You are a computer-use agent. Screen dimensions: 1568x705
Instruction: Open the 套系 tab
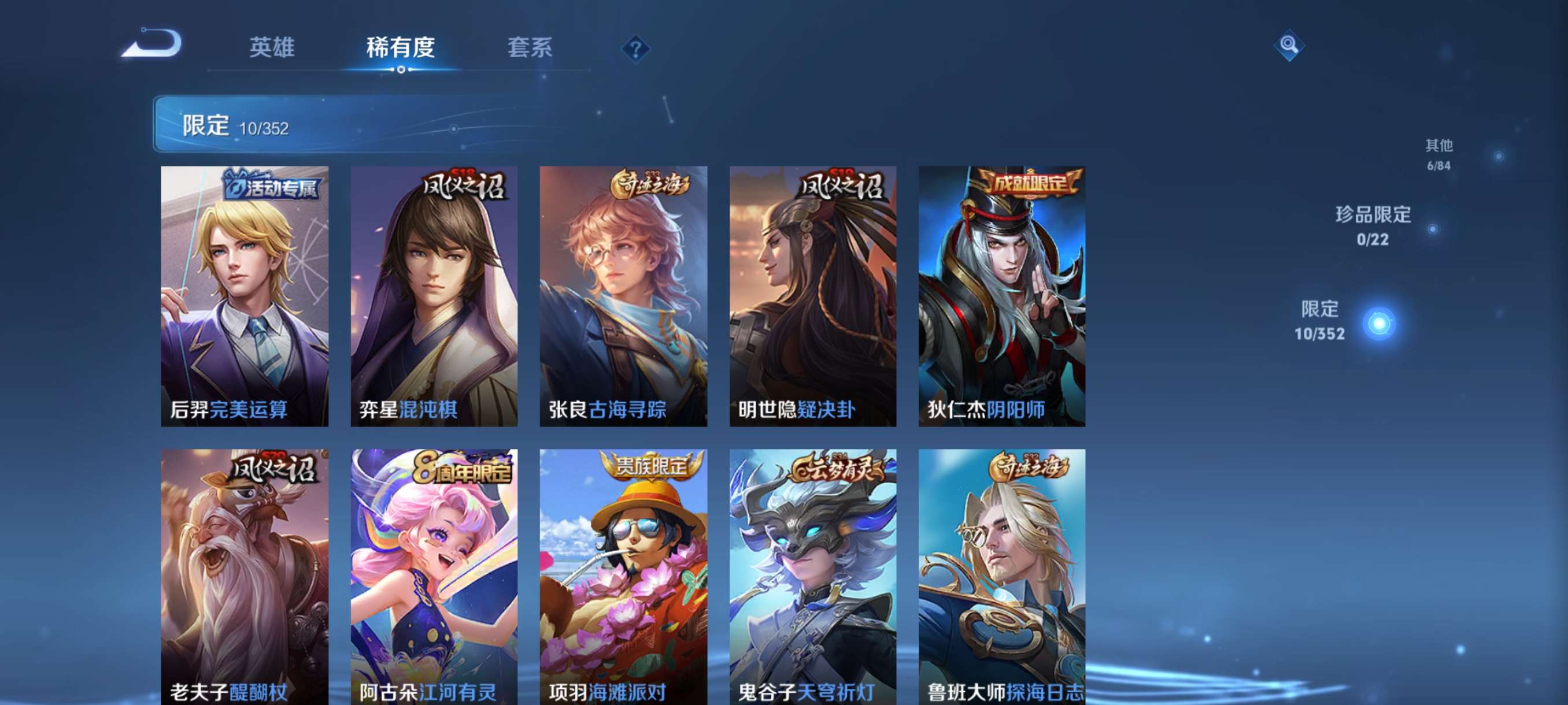531,47
